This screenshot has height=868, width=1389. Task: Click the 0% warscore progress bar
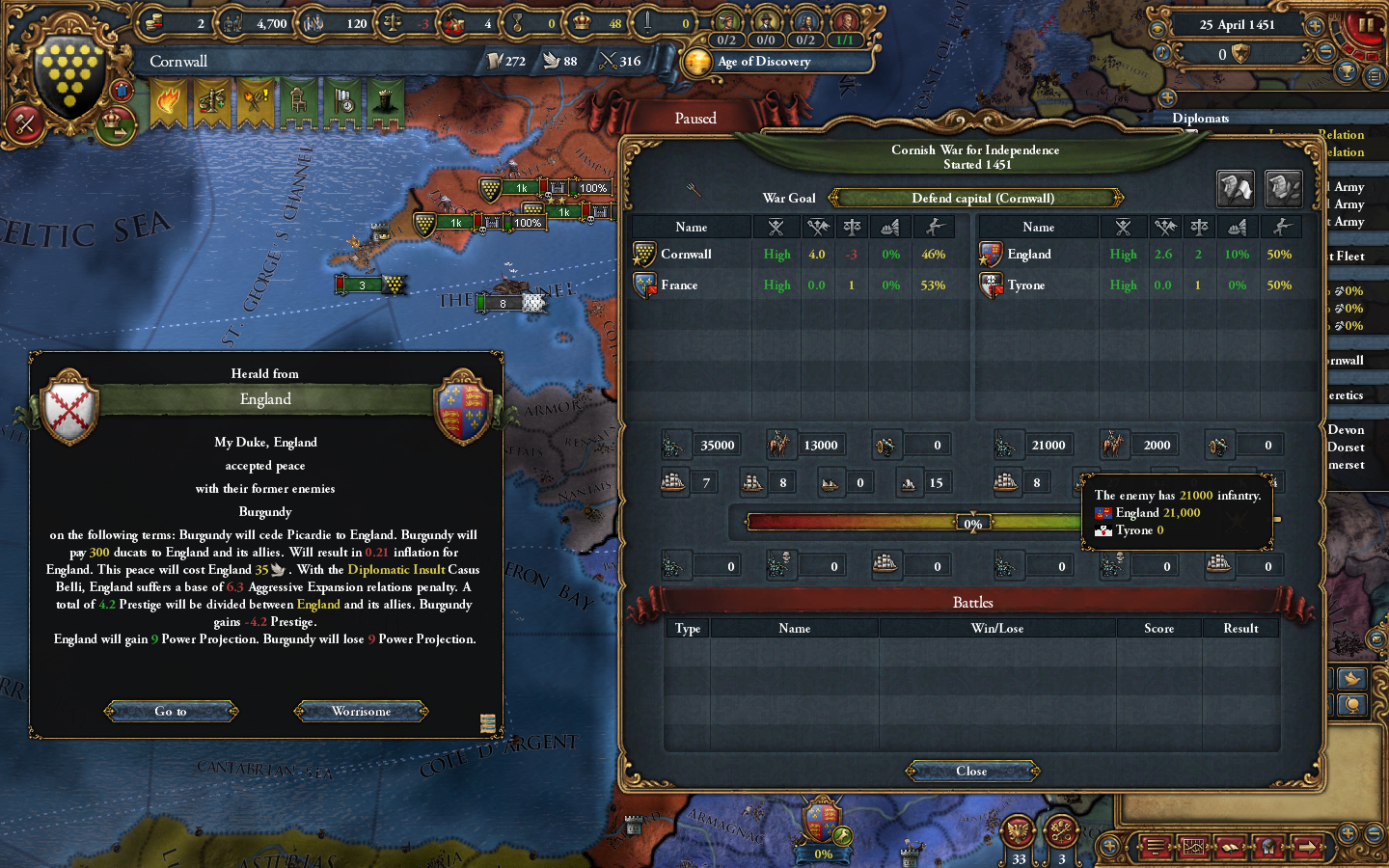972,522
